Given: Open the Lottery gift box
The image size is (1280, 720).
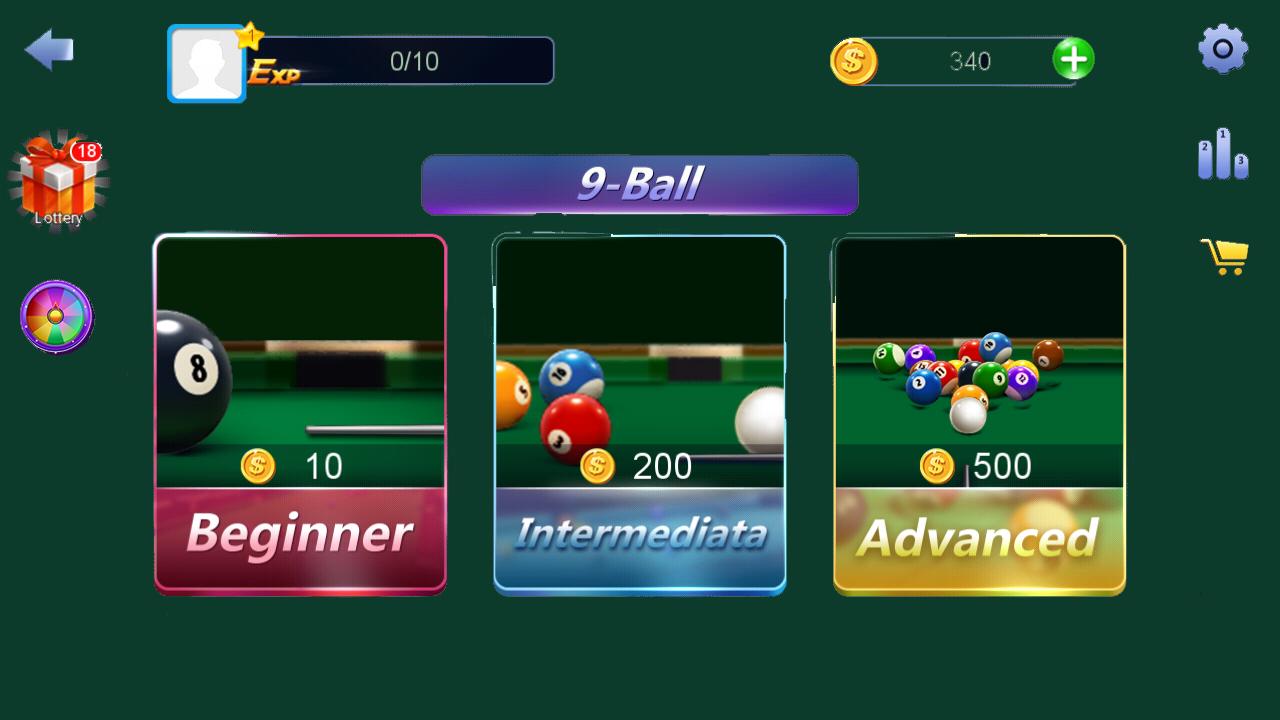Looking at the screenshot, I should (x=56, y=180).
